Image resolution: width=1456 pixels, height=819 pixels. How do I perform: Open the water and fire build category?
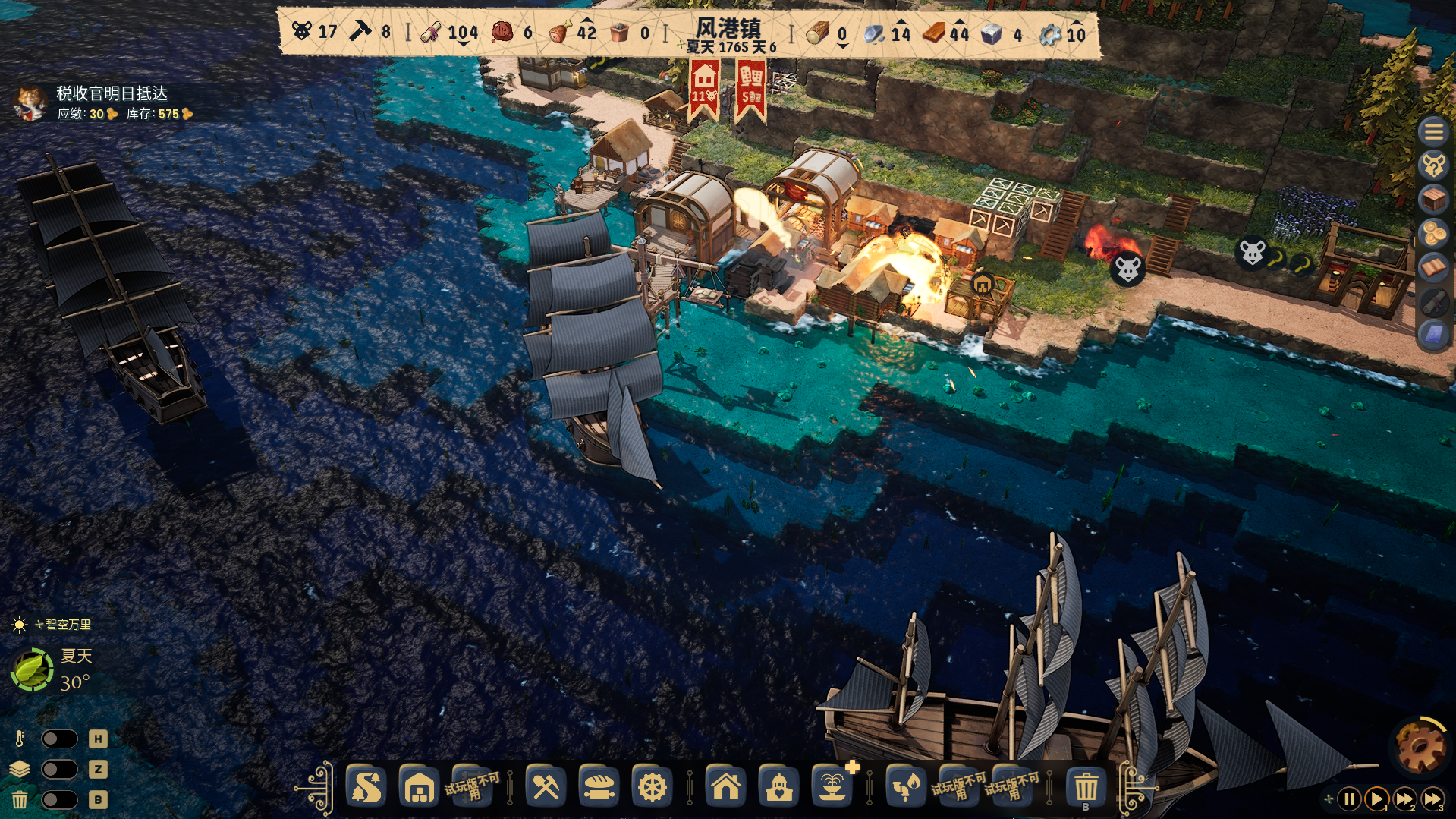click(x=904, y=787)
